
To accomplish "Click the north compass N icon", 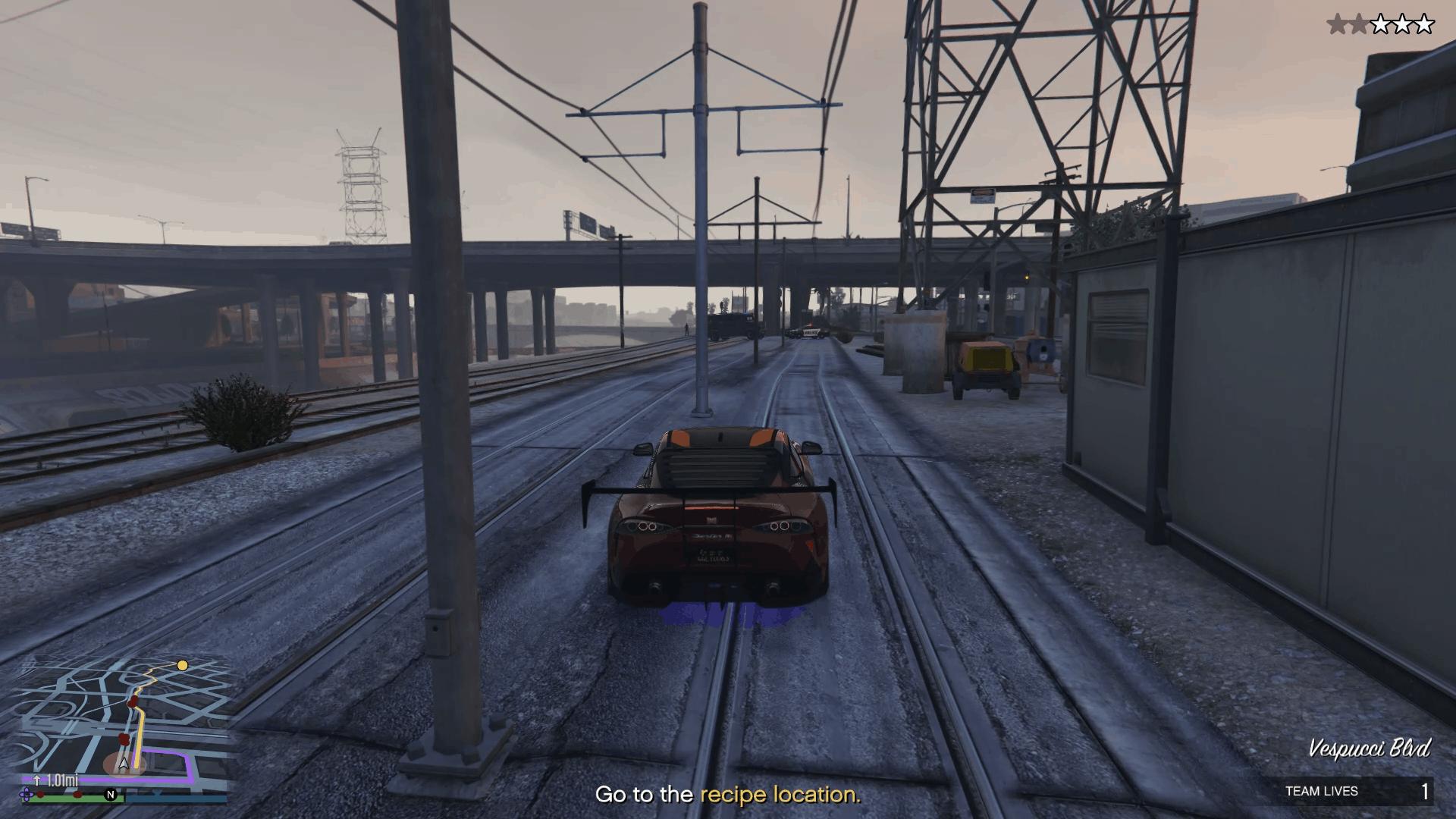I will pyautogui.click(x=111, y=795).
